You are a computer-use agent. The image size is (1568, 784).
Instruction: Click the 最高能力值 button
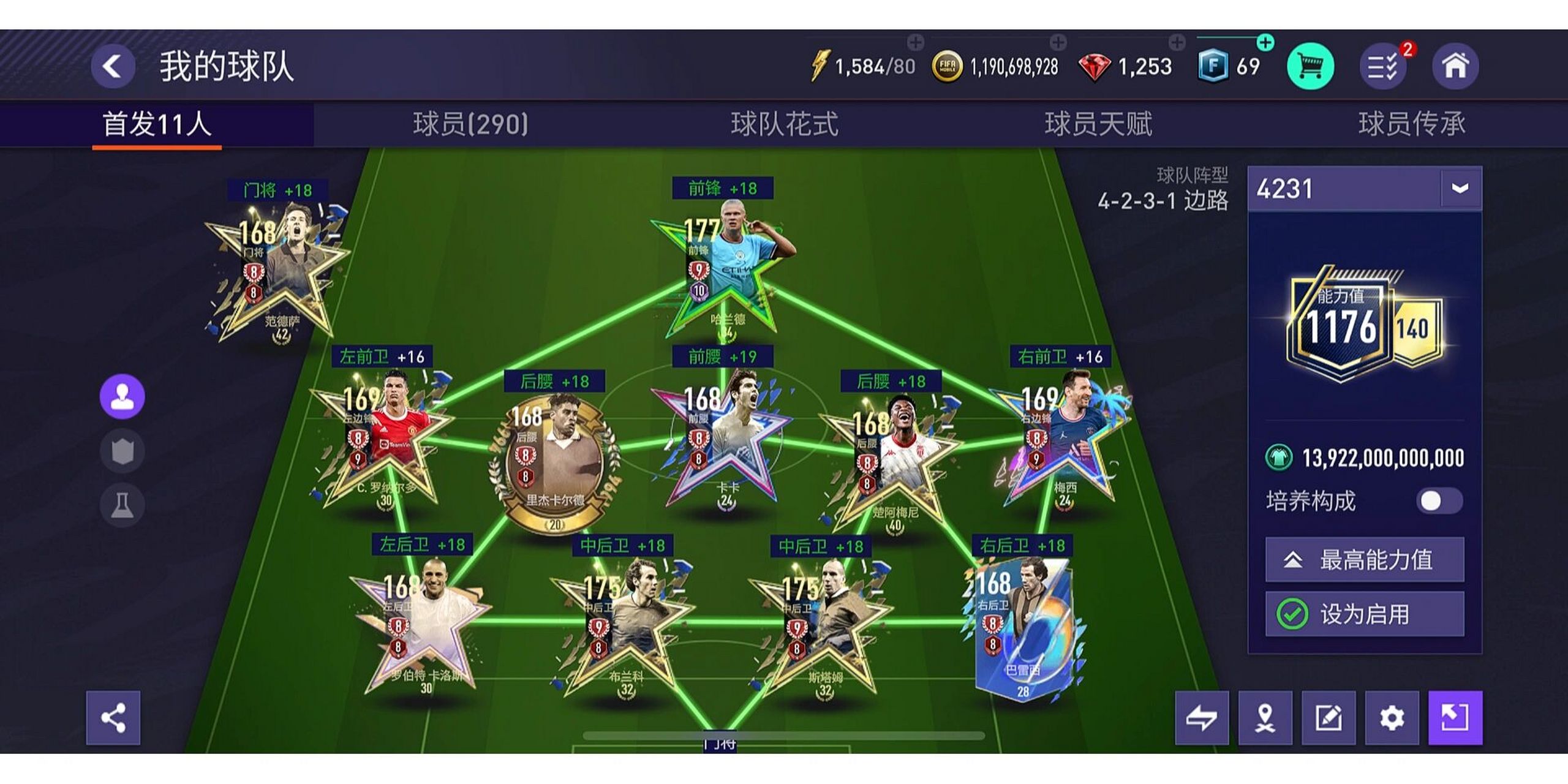tap(1365, 560)
